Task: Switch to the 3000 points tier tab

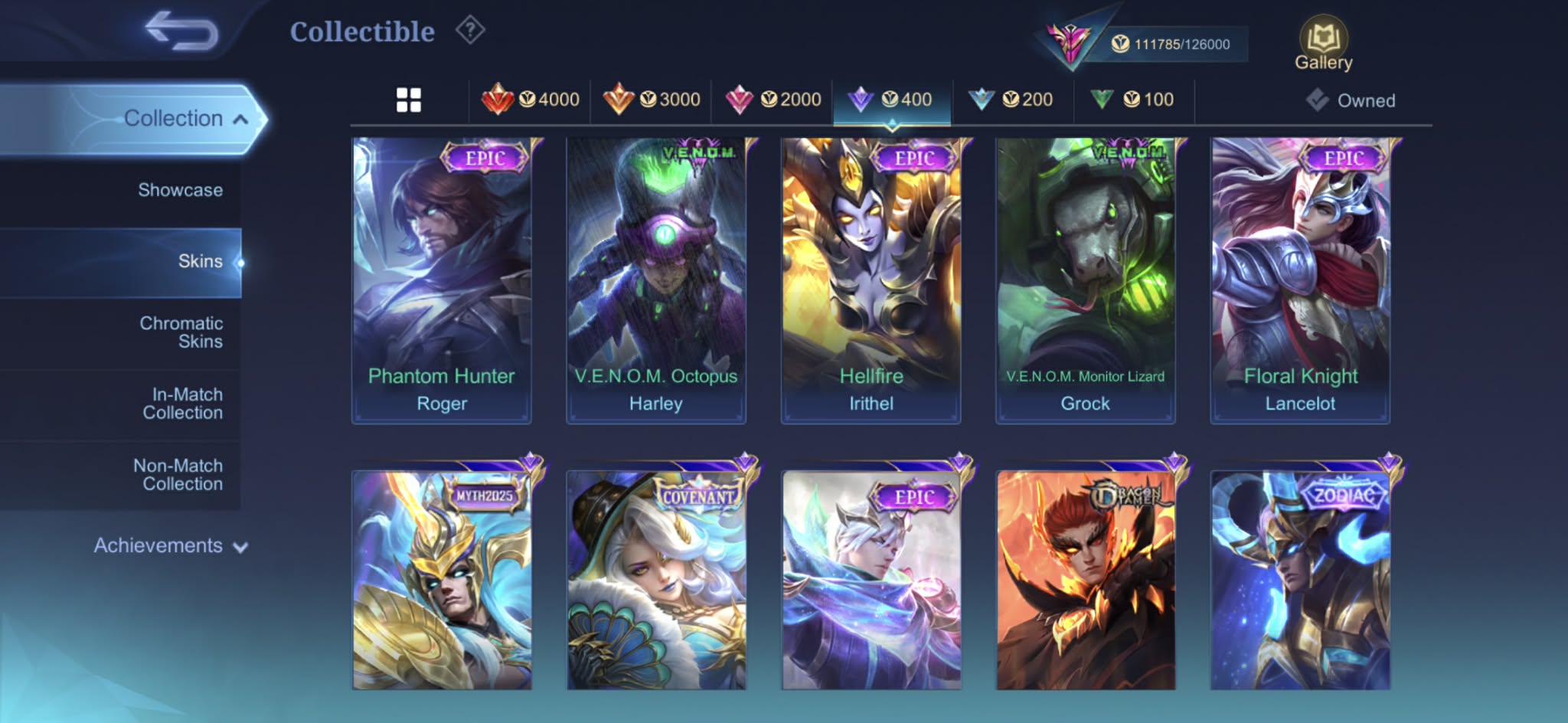Action: (652, 100)
